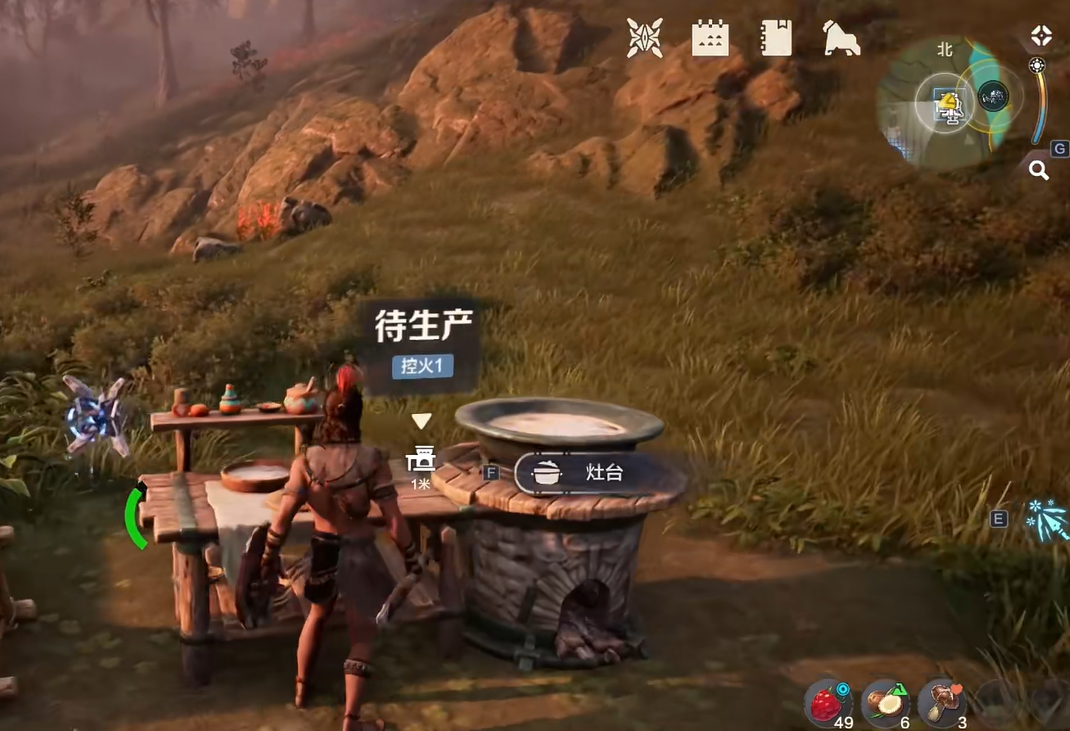Click the diamond target icon above the minimap

[1042, 36]
